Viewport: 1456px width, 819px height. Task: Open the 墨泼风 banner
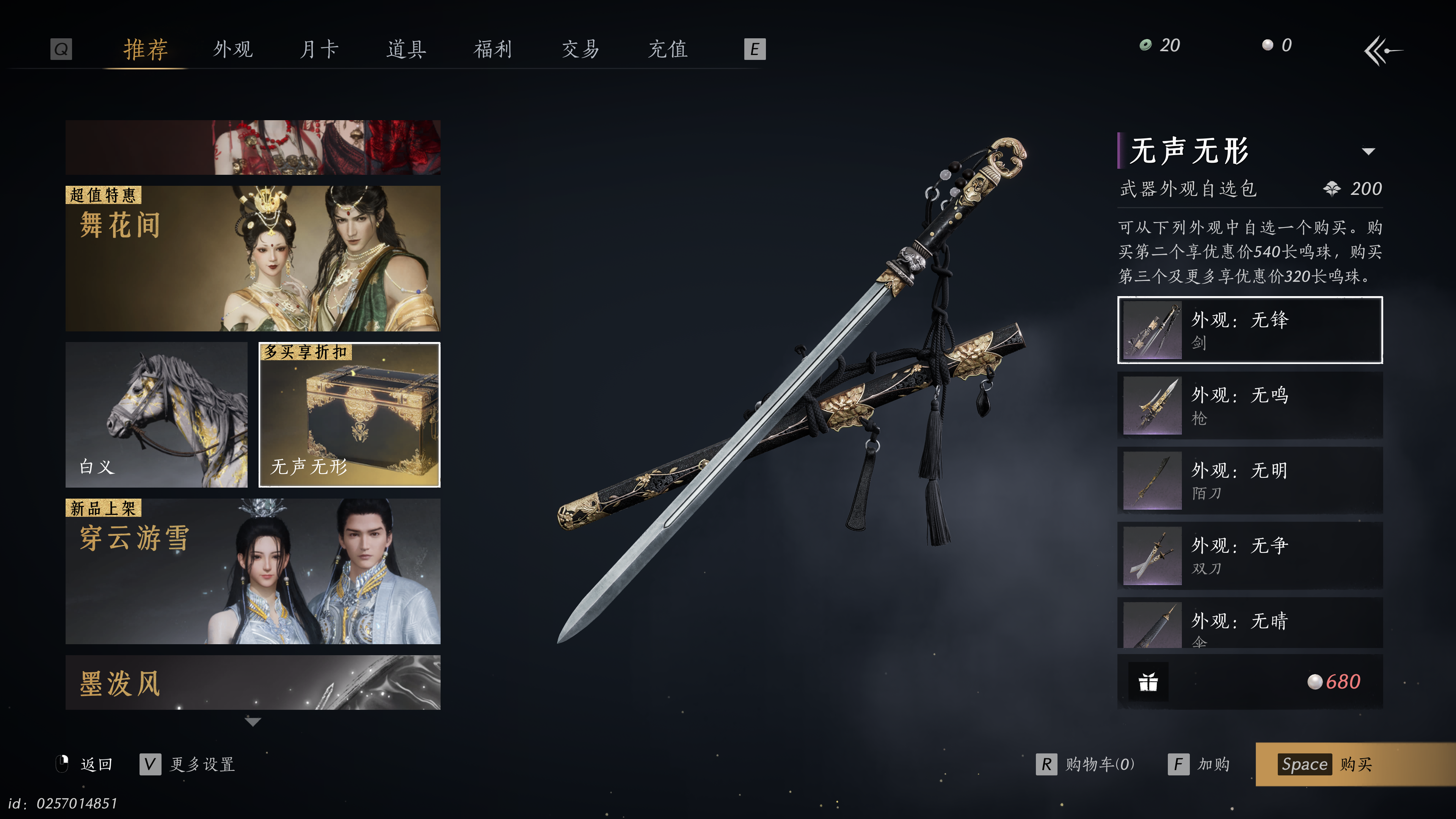pos(253,682)
